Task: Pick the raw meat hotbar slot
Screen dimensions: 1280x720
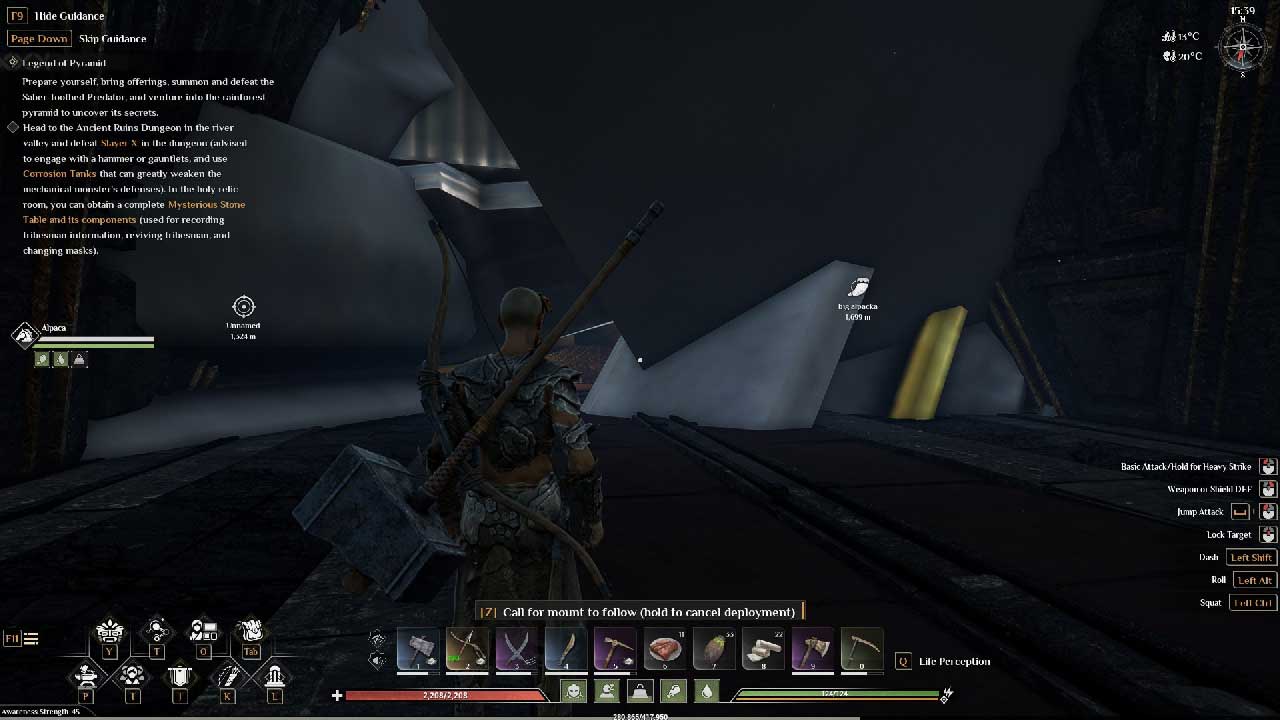Action: click(663, 649)
